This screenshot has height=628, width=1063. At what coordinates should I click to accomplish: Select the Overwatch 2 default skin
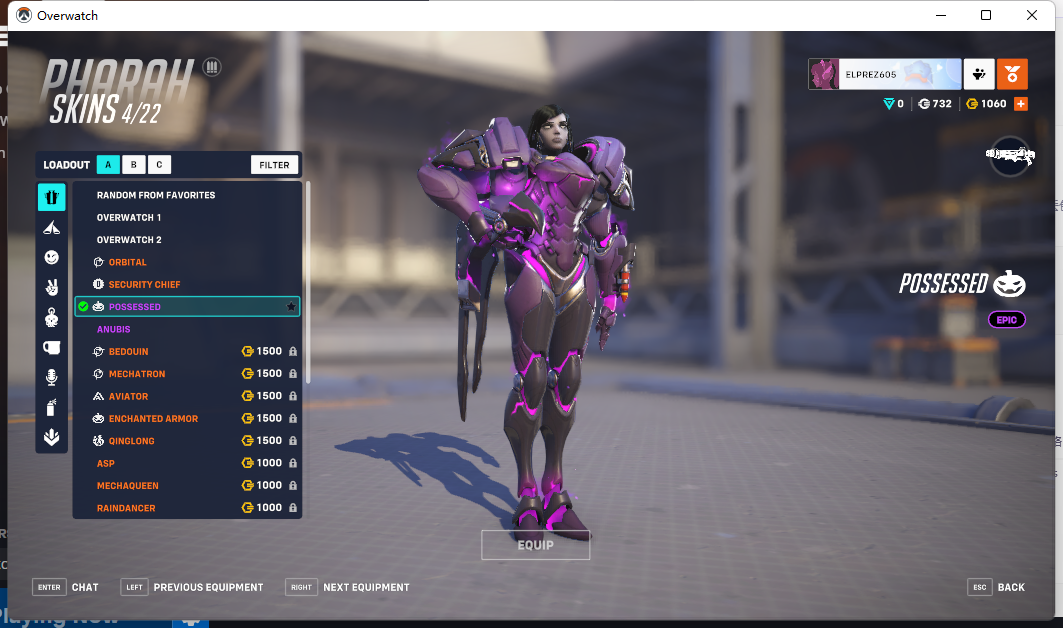pos(129,240)
